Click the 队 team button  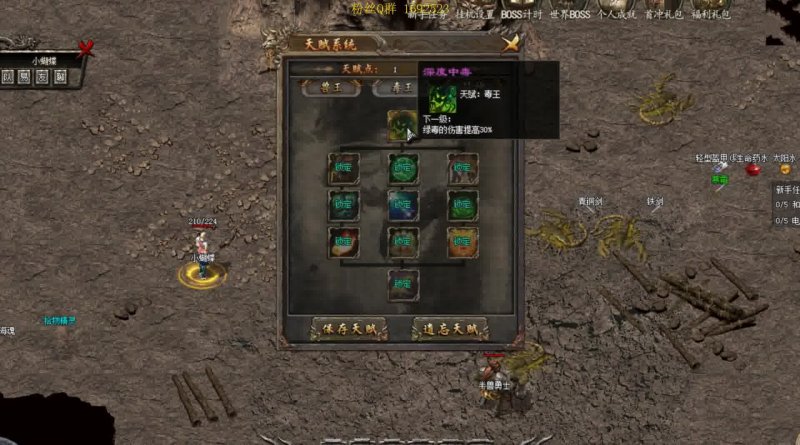tap(9, 77)
